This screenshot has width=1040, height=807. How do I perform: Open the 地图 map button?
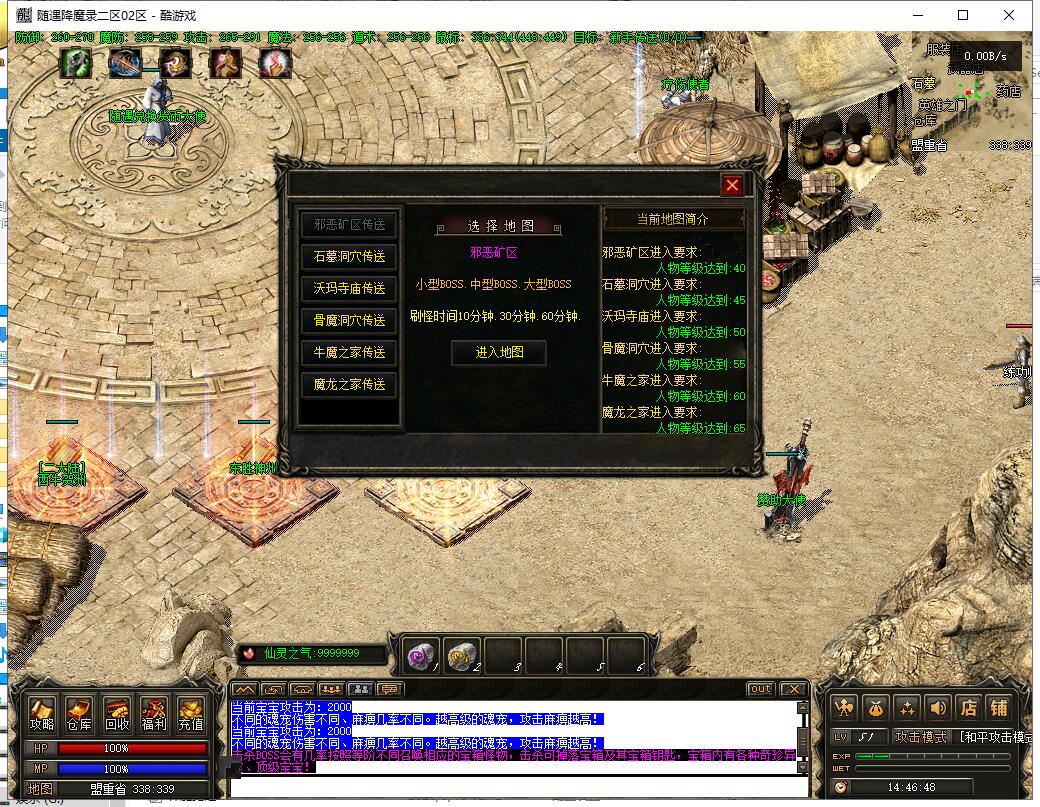tap(40, 789)
